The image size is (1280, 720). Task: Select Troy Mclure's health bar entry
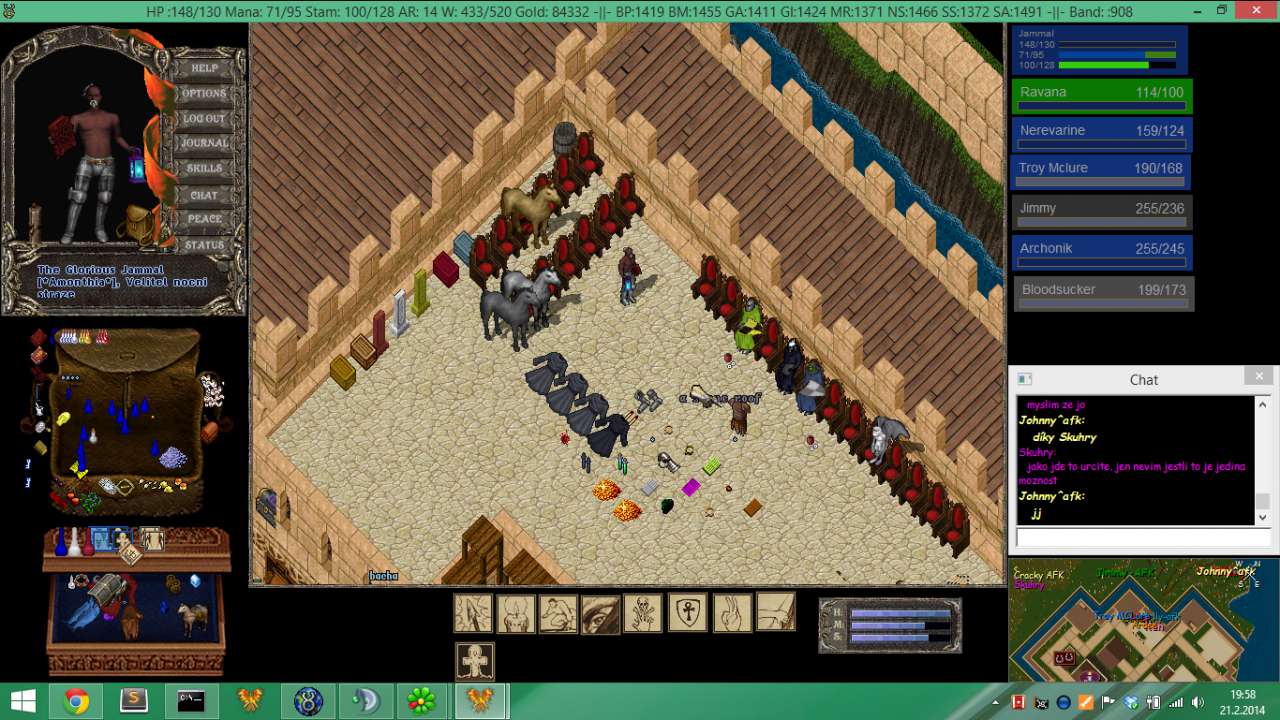(1102, 172)
